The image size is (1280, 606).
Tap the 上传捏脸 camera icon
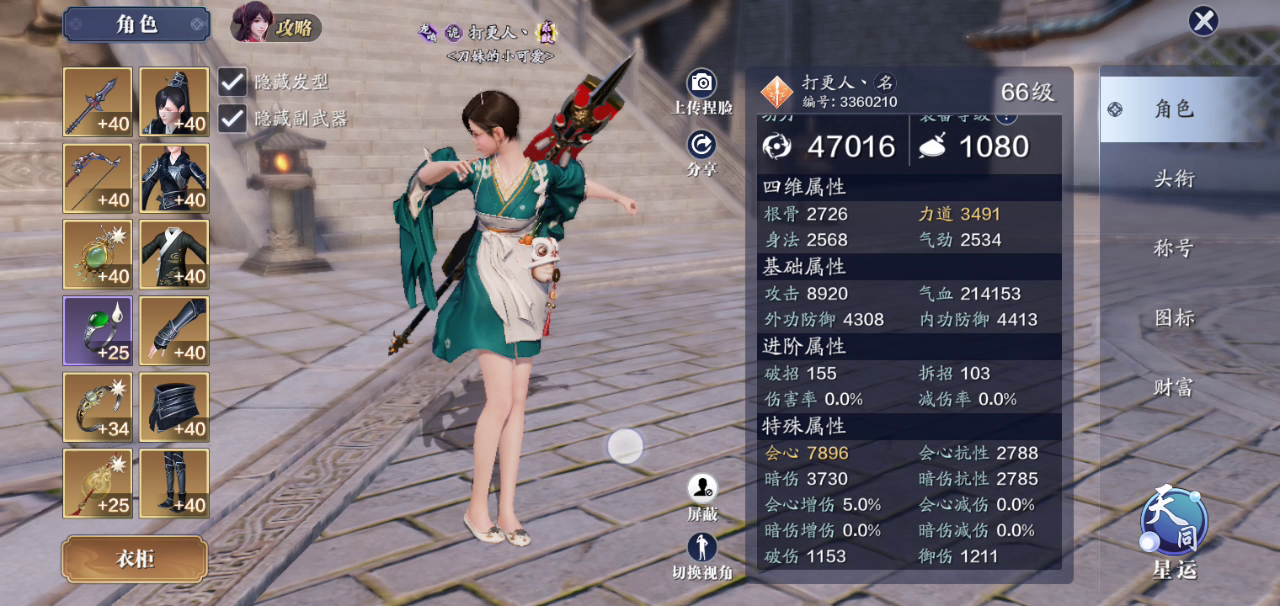tap(702, 83)
